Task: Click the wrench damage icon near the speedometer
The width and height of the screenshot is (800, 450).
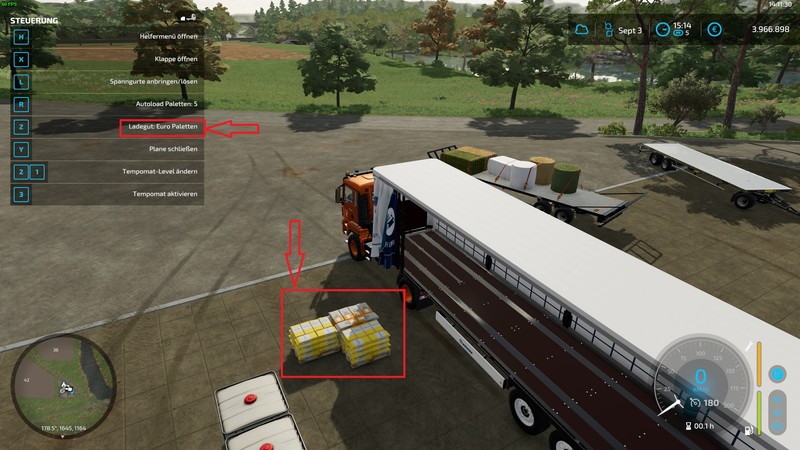Action: [748, 346]
